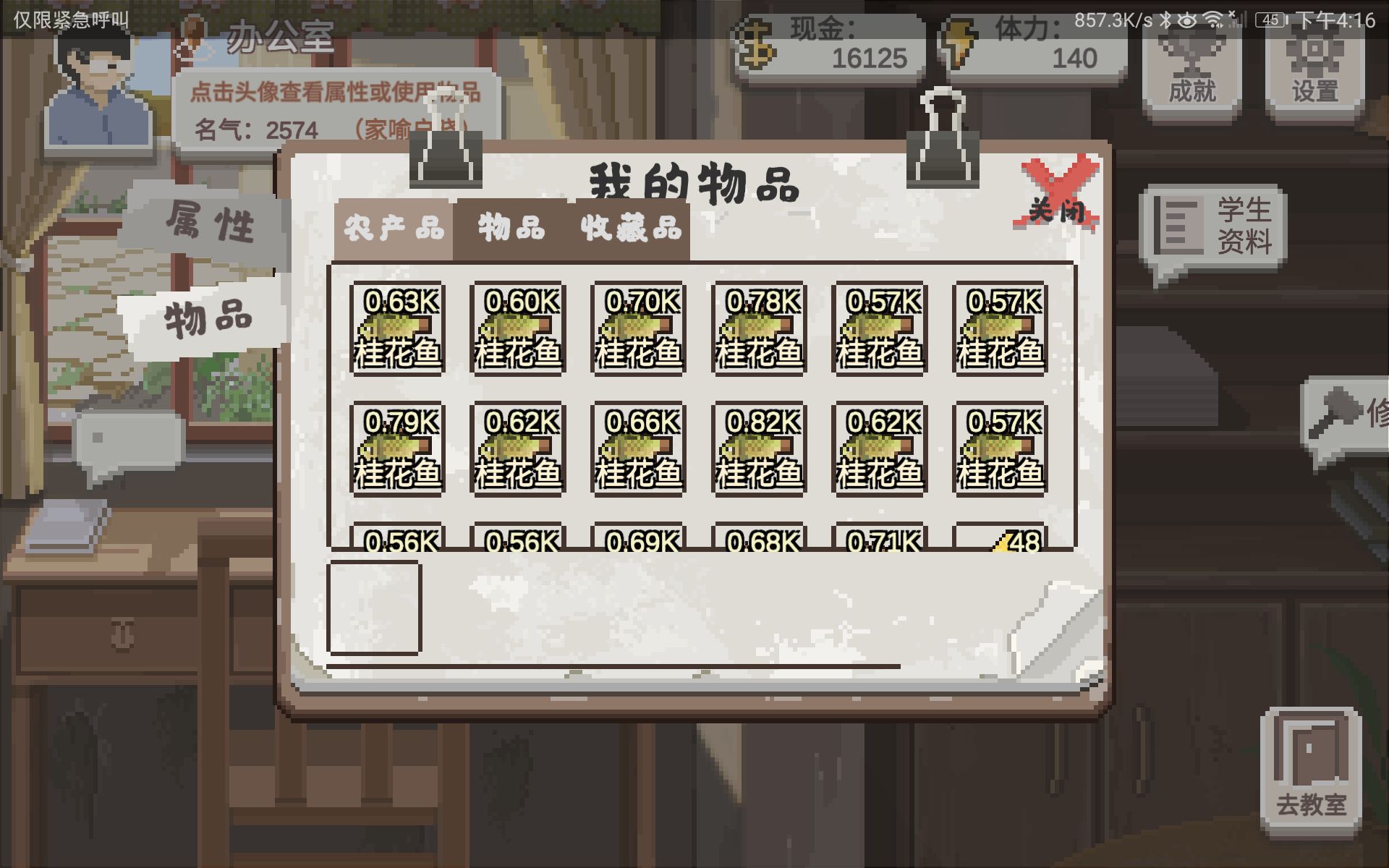Open the 物品 inventory tab

pos(511,229)
